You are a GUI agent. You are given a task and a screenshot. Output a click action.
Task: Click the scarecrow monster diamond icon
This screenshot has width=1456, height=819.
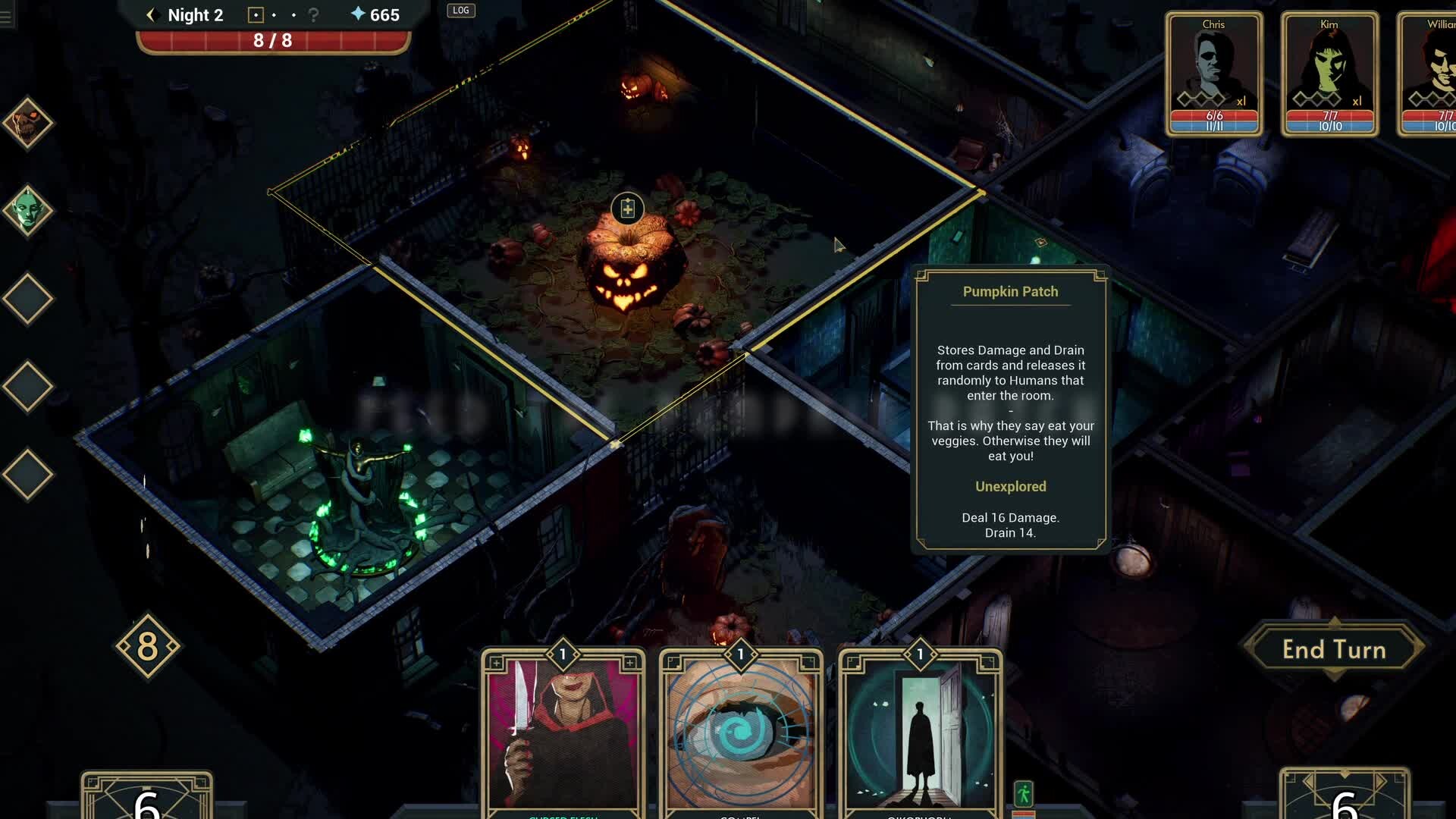click(27, 123)
